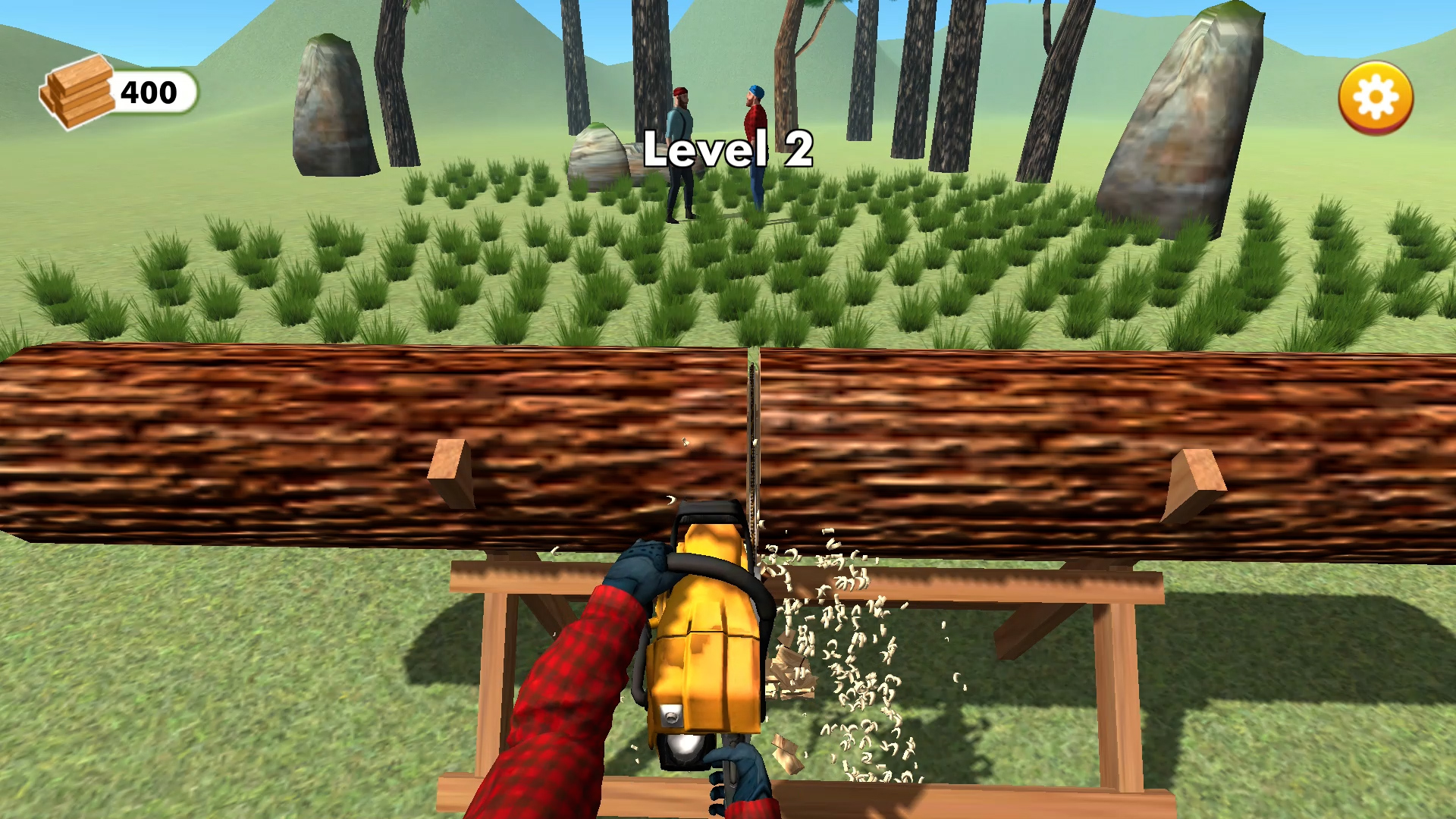Open the Level 2 details overlay
1456x819 pixels.
pyautogui.click(x=730, y=152)
